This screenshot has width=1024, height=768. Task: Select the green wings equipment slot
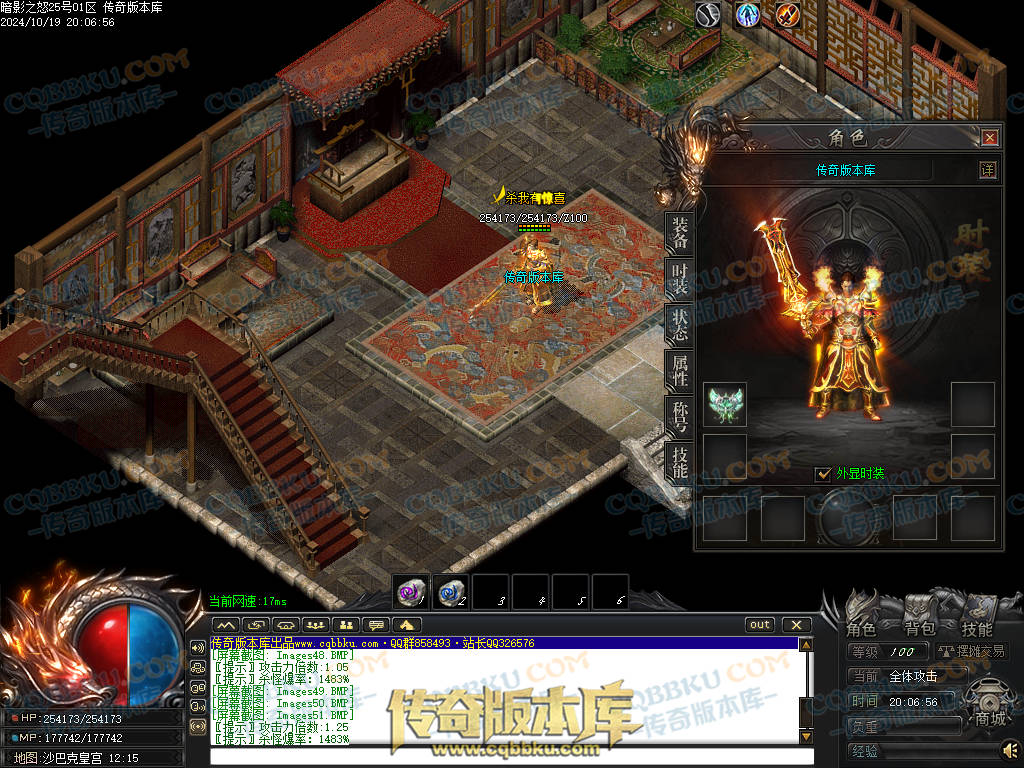pyautogui.click(x=725, y=404)
